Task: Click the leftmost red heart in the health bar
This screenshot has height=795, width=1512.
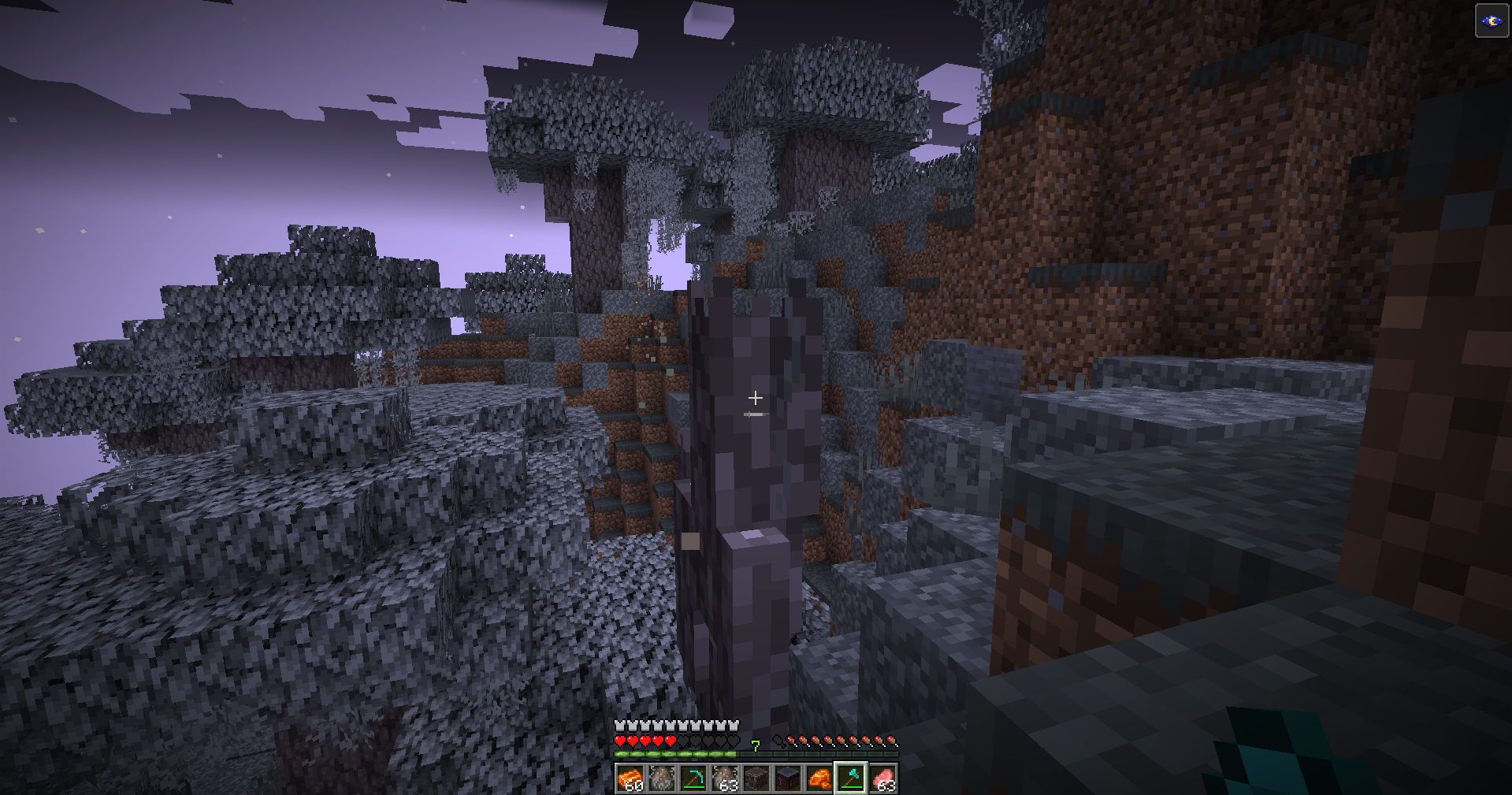Action: tap(620, 741)
